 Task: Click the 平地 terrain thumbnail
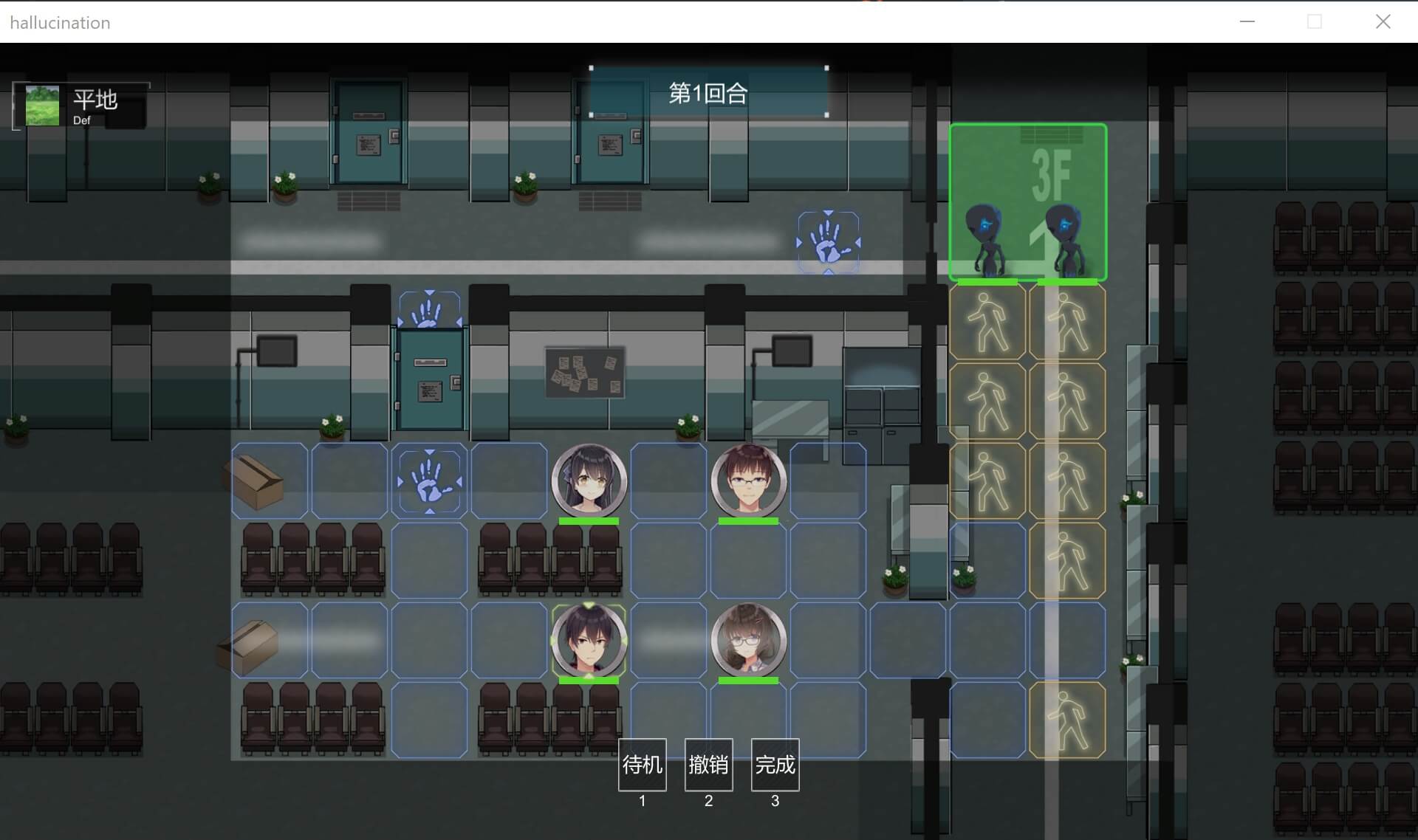pyautogui.click(x=41, y=105)
